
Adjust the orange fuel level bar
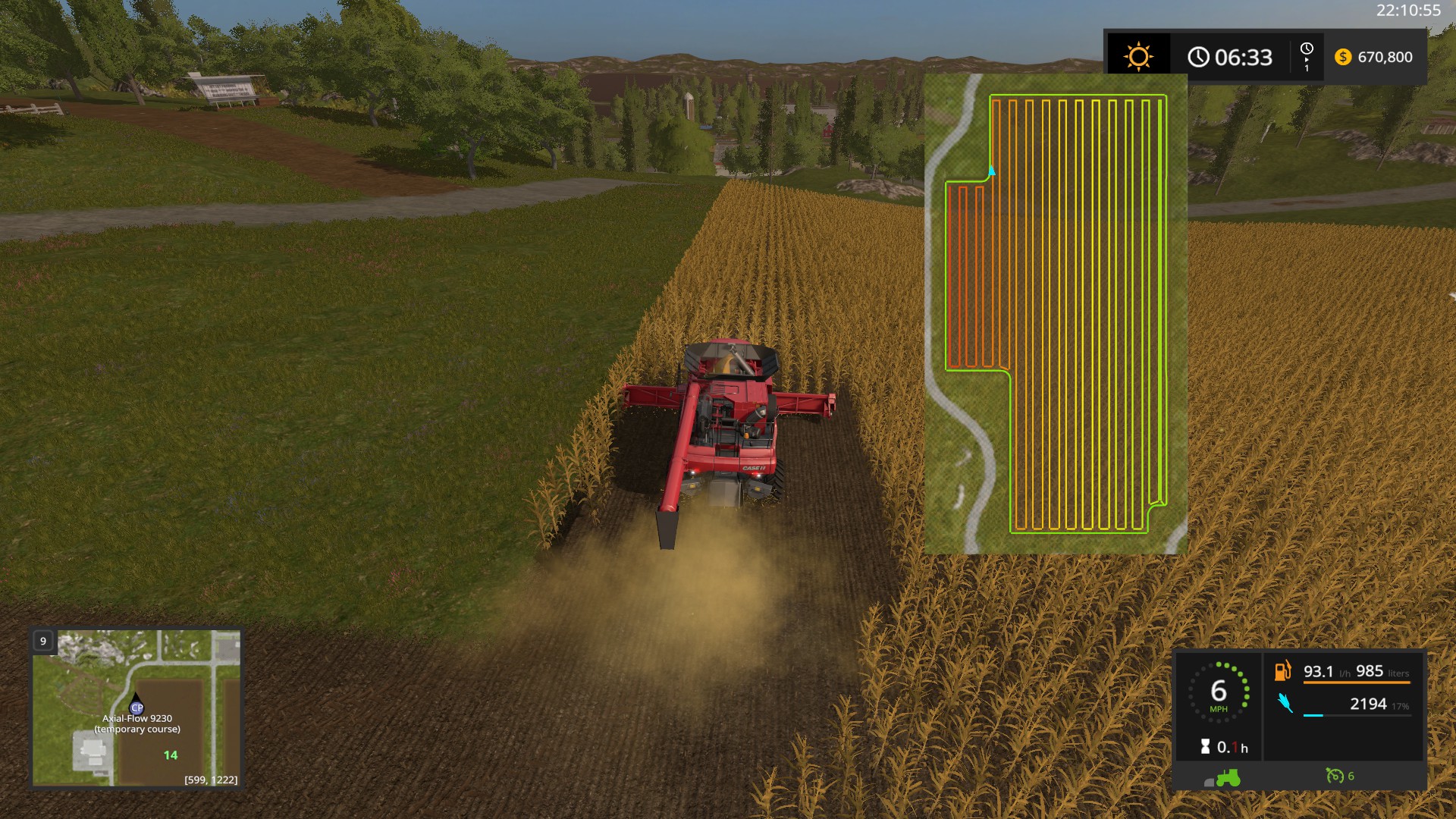tap(1356, 682)
